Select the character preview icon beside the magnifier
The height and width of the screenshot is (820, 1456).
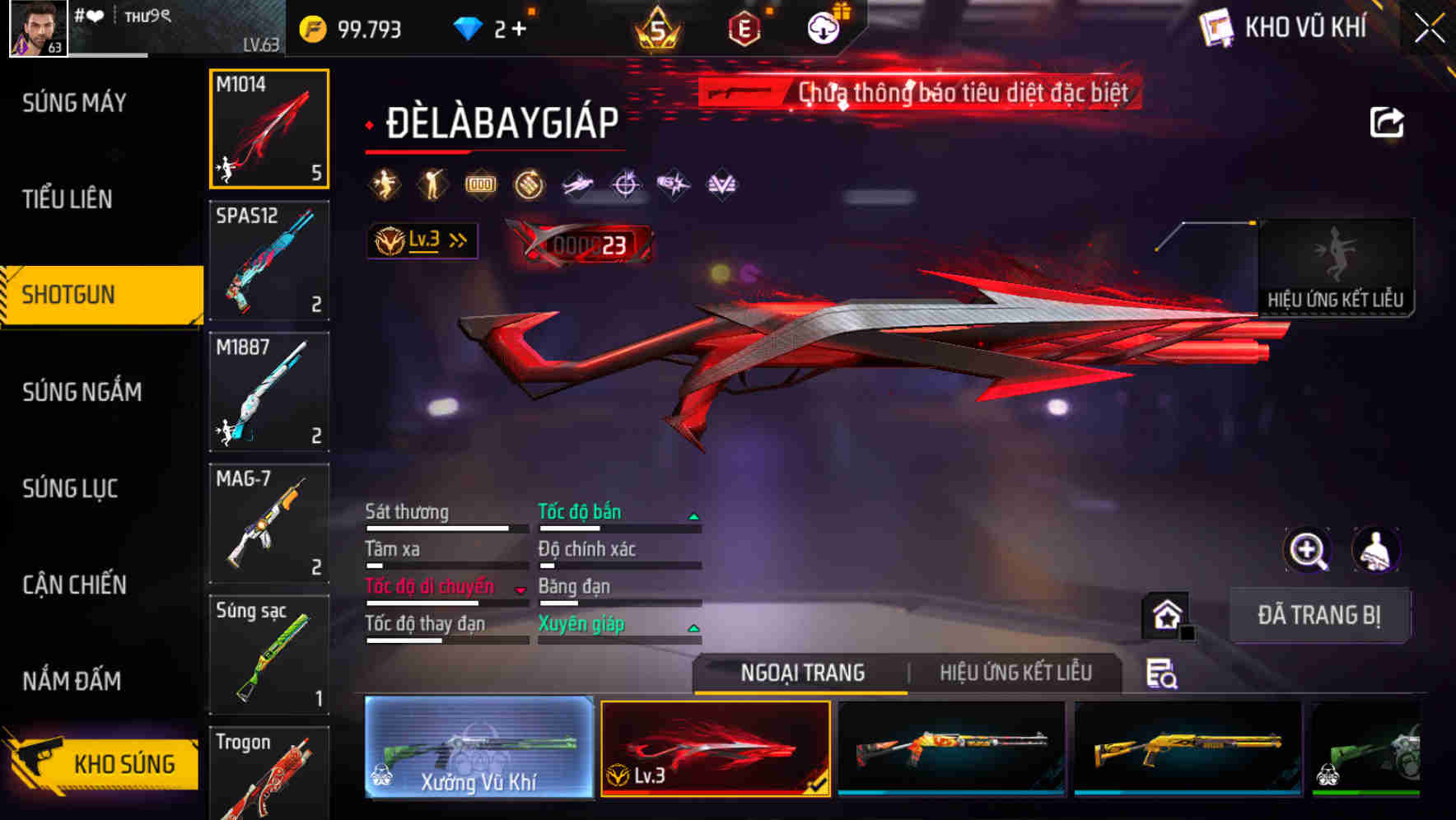tap(1376, 550)
